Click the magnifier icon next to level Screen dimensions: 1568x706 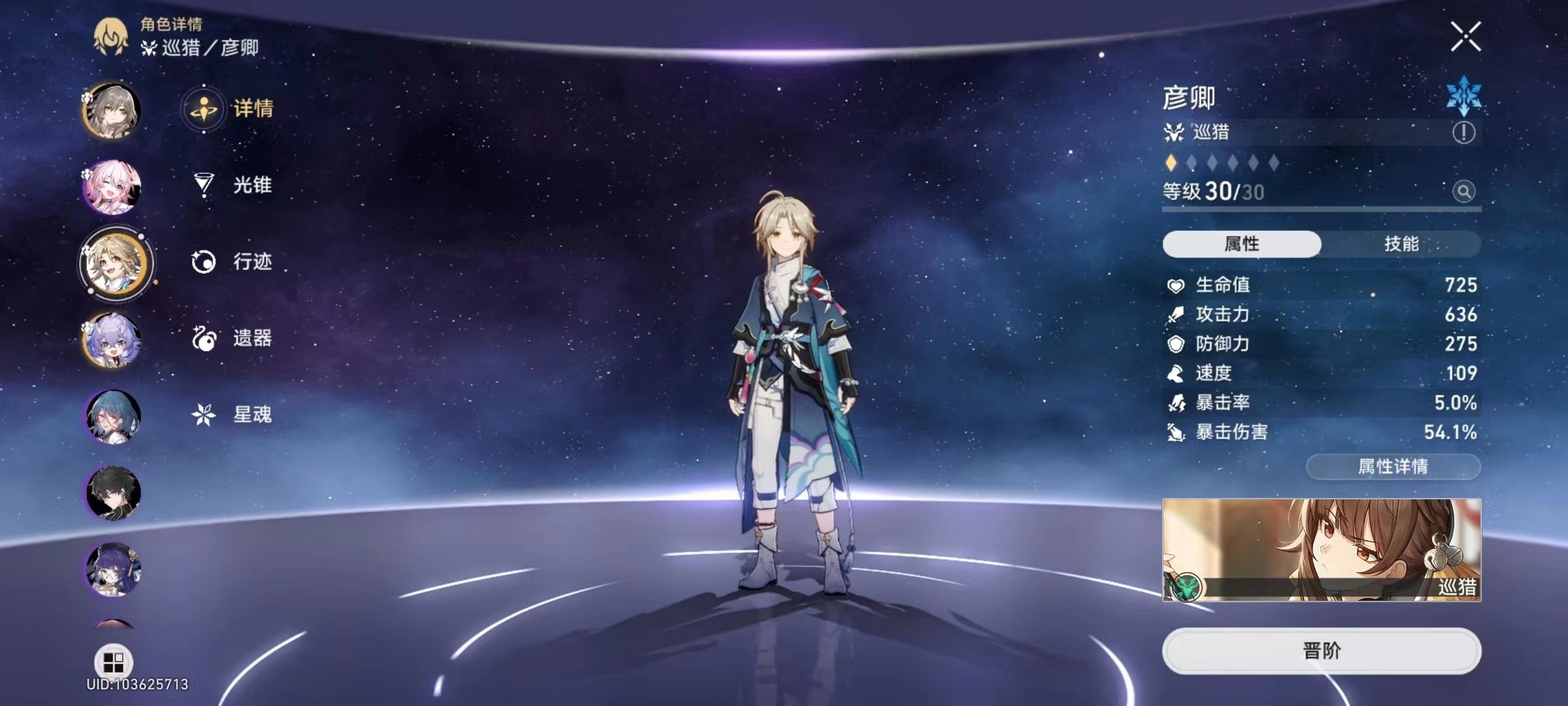coord(1463,192)
